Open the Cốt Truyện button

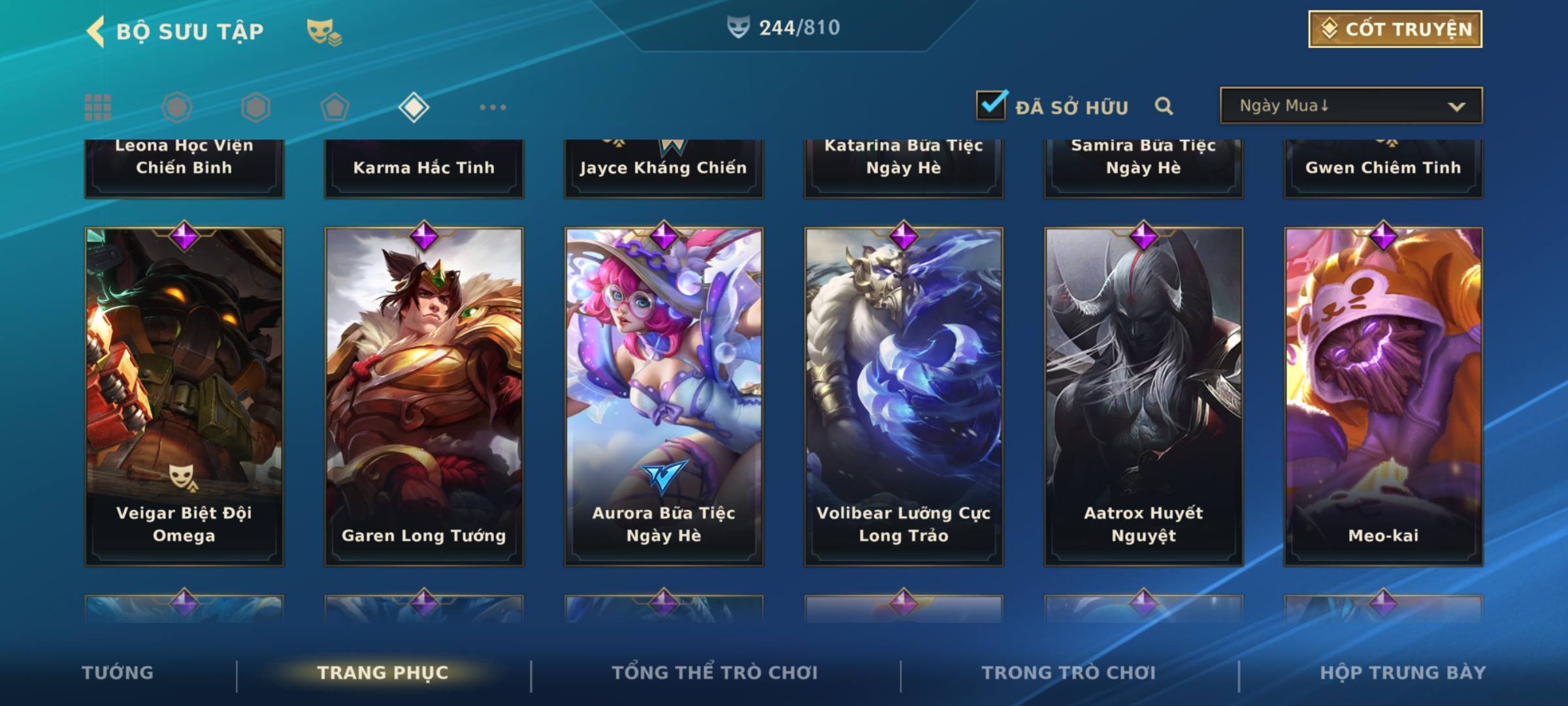[x=1395, y=29]
